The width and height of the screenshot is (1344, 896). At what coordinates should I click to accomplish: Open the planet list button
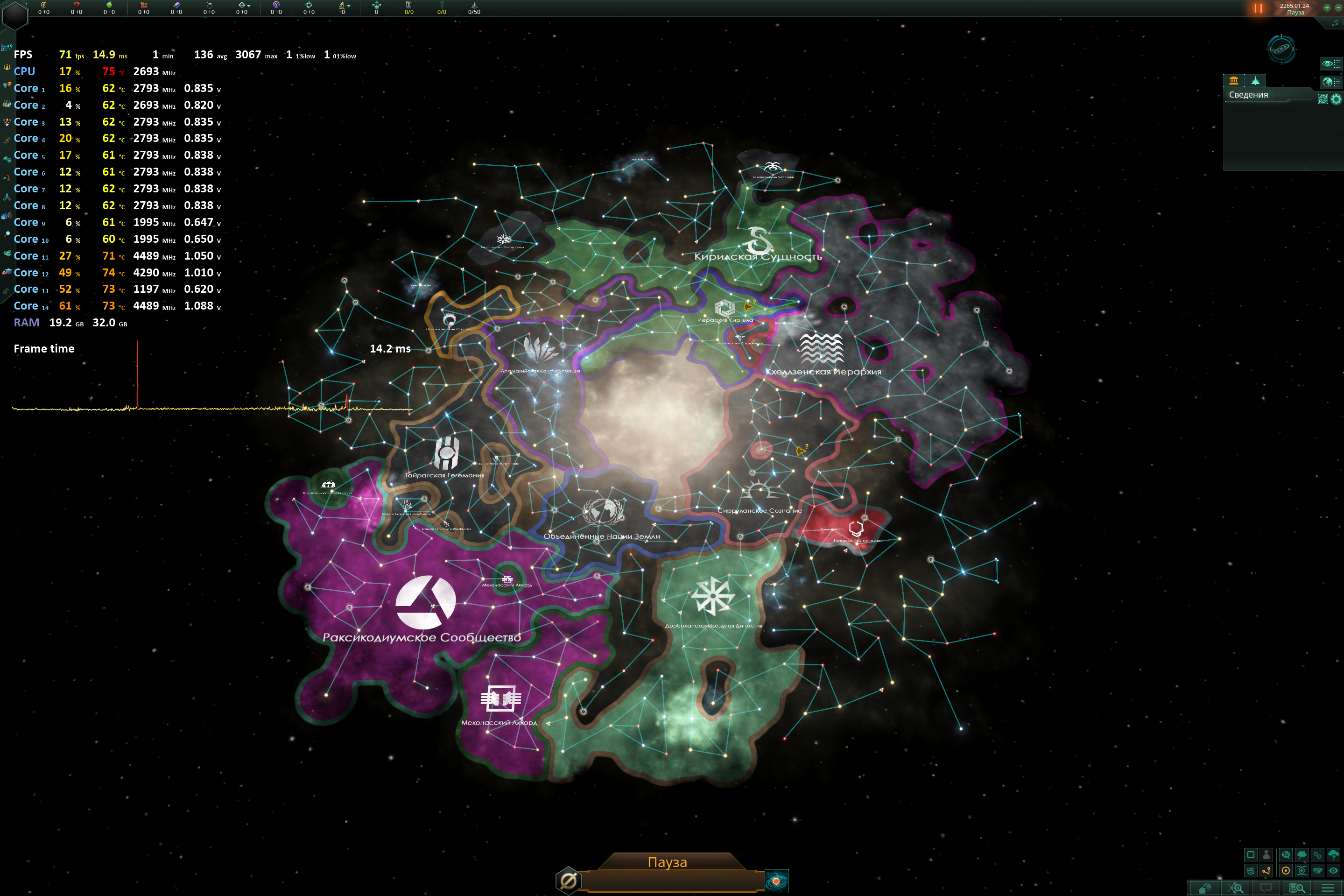pos(1330,82)
